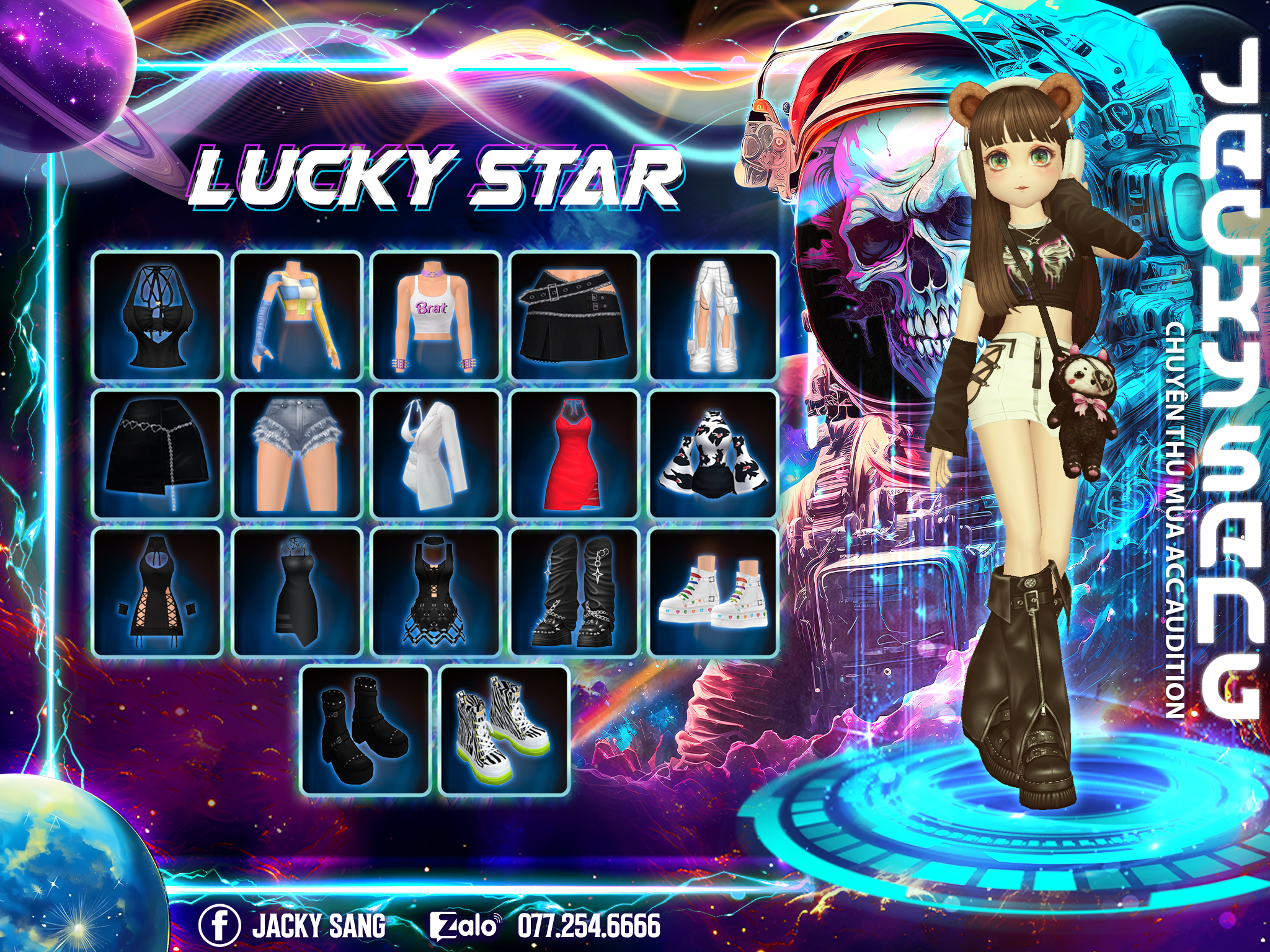Click the Facebook logo icon
The image size is (1270, 952).
pyautogui.click(x=220, y=925)
